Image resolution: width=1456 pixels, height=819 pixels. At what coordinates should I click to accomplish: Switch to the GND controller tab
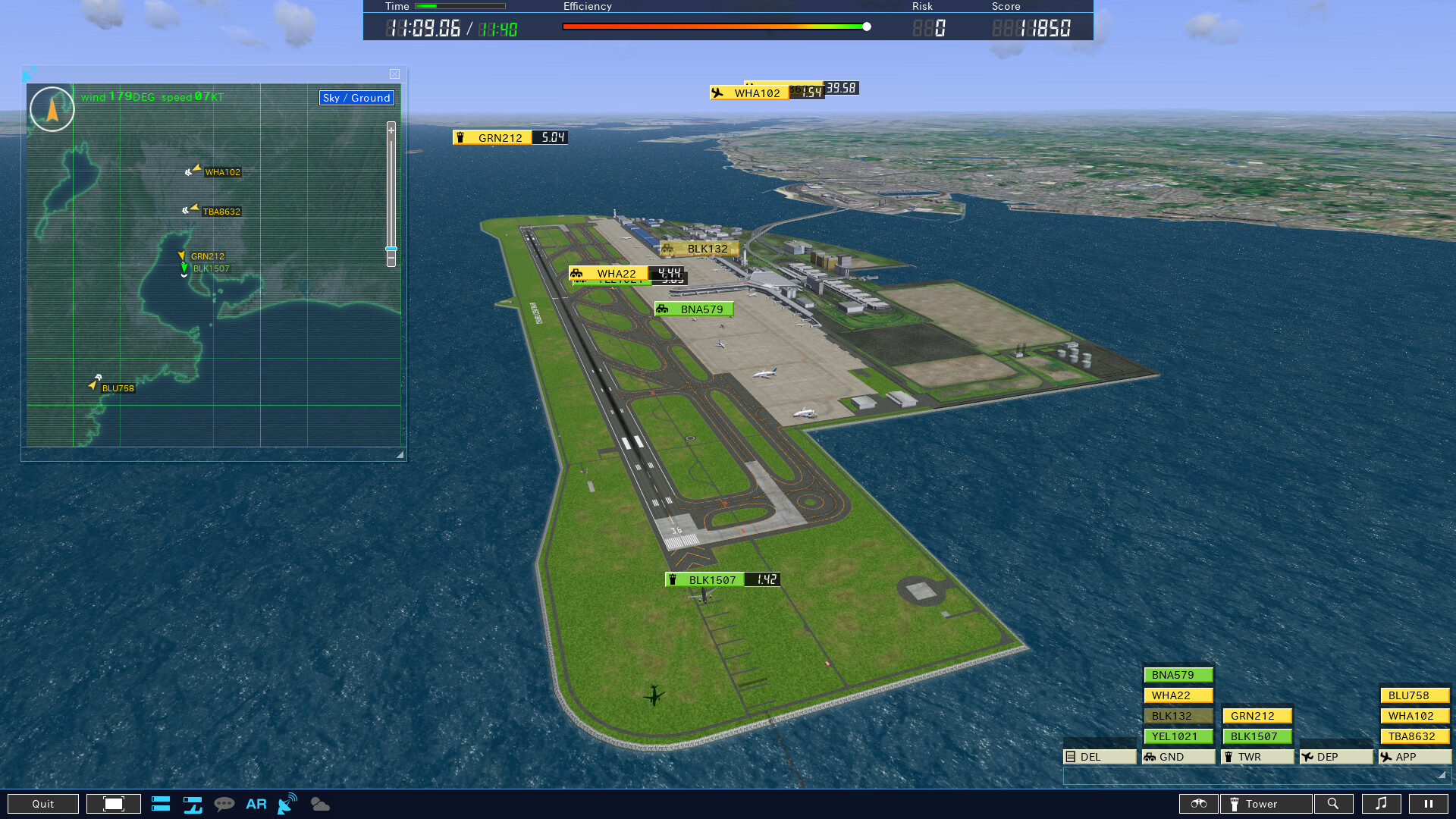(x=1177, y=756)
